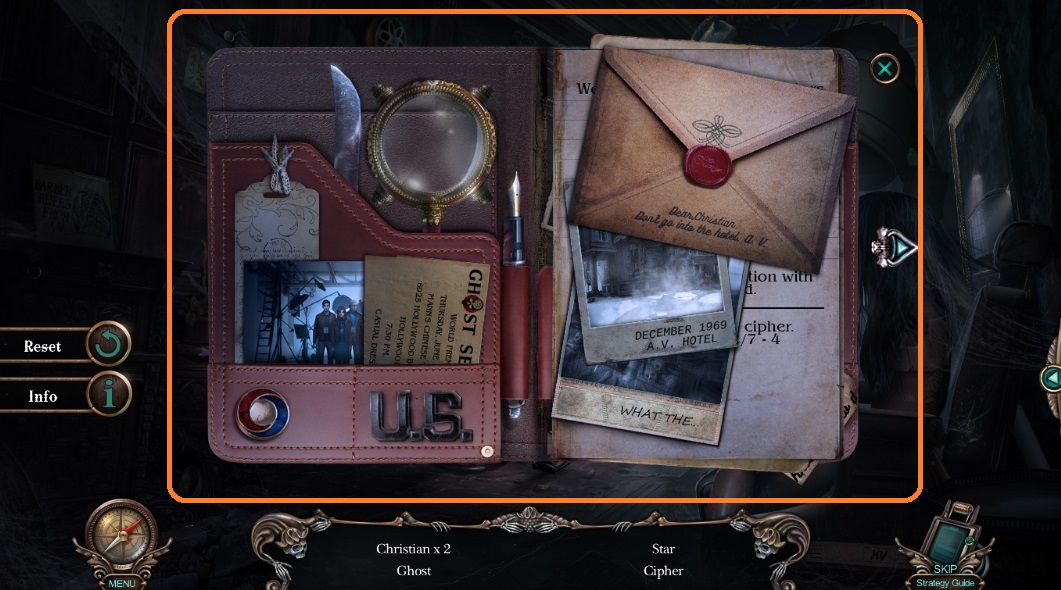
Task: Click the ornate arrow beside the journal
Action: click(895, 245)
